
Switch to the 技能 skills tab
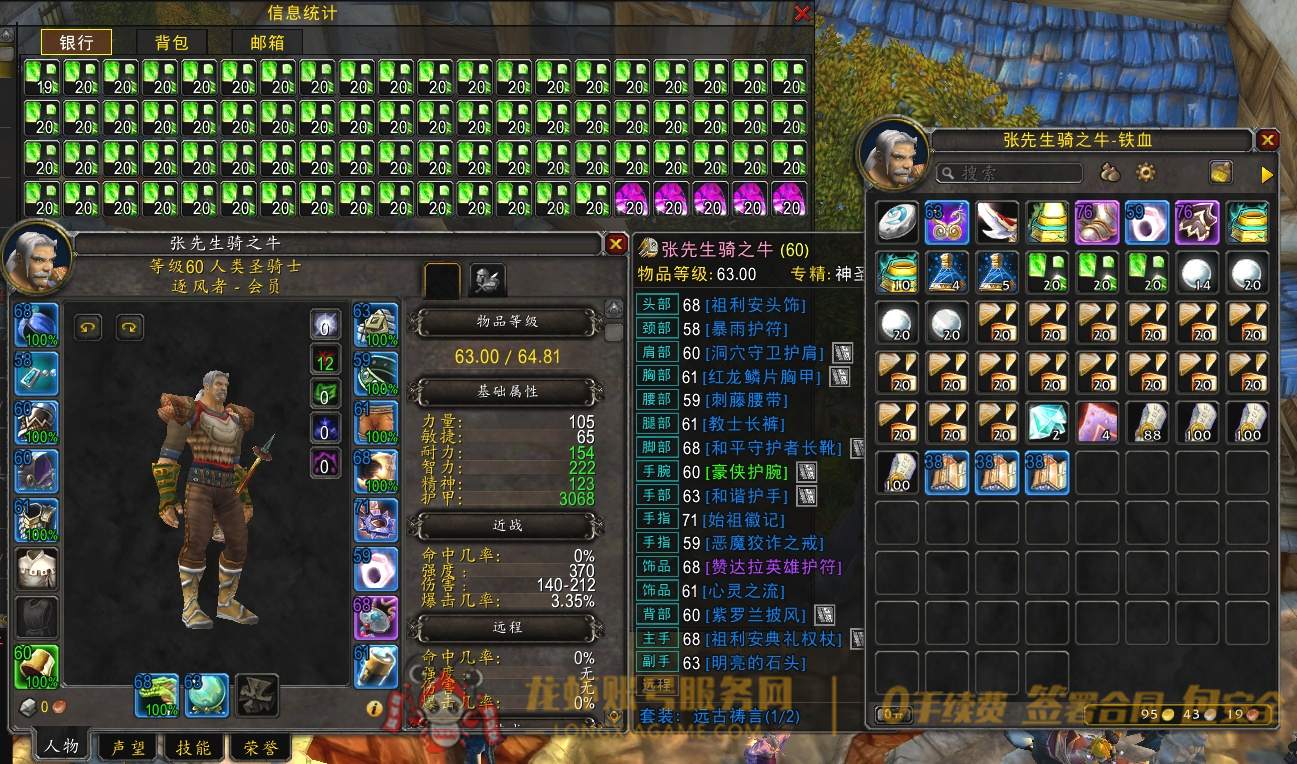[193, 747]
